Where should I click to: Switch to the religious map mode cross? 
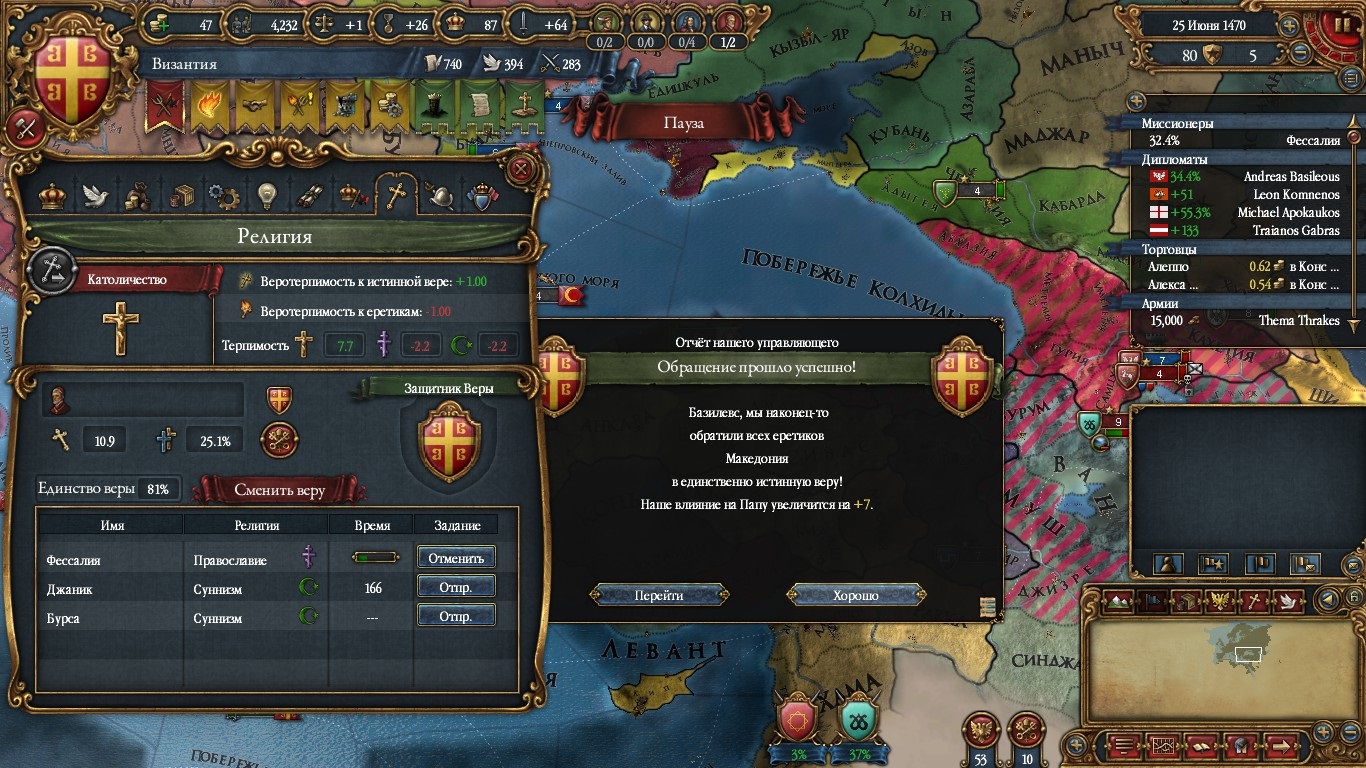(1254, 601)
